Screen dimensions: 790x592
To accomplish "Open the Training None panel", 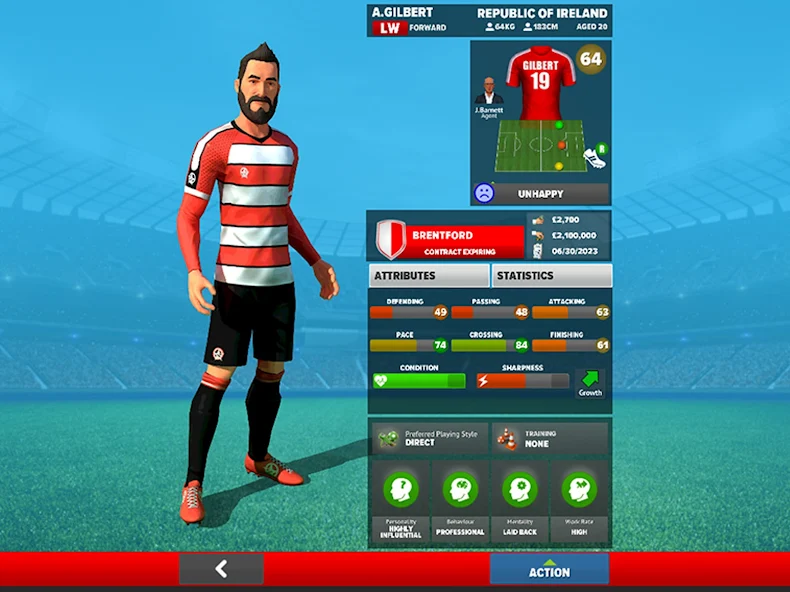I will point(550,438).
